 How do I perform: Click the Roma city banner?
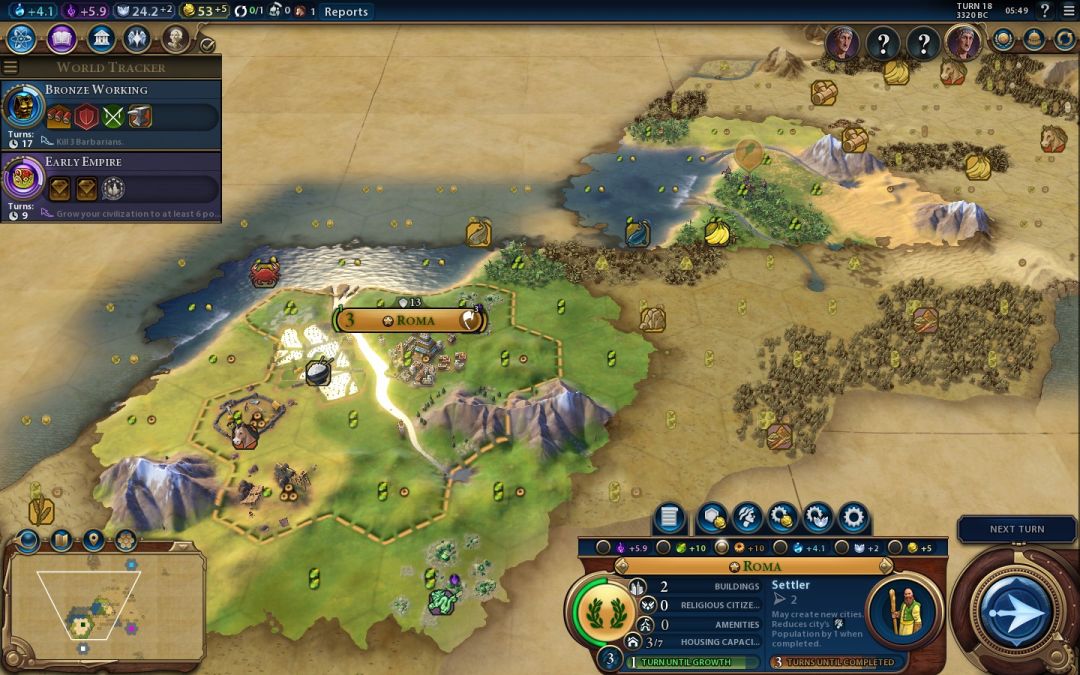click(x=410, y=320)
